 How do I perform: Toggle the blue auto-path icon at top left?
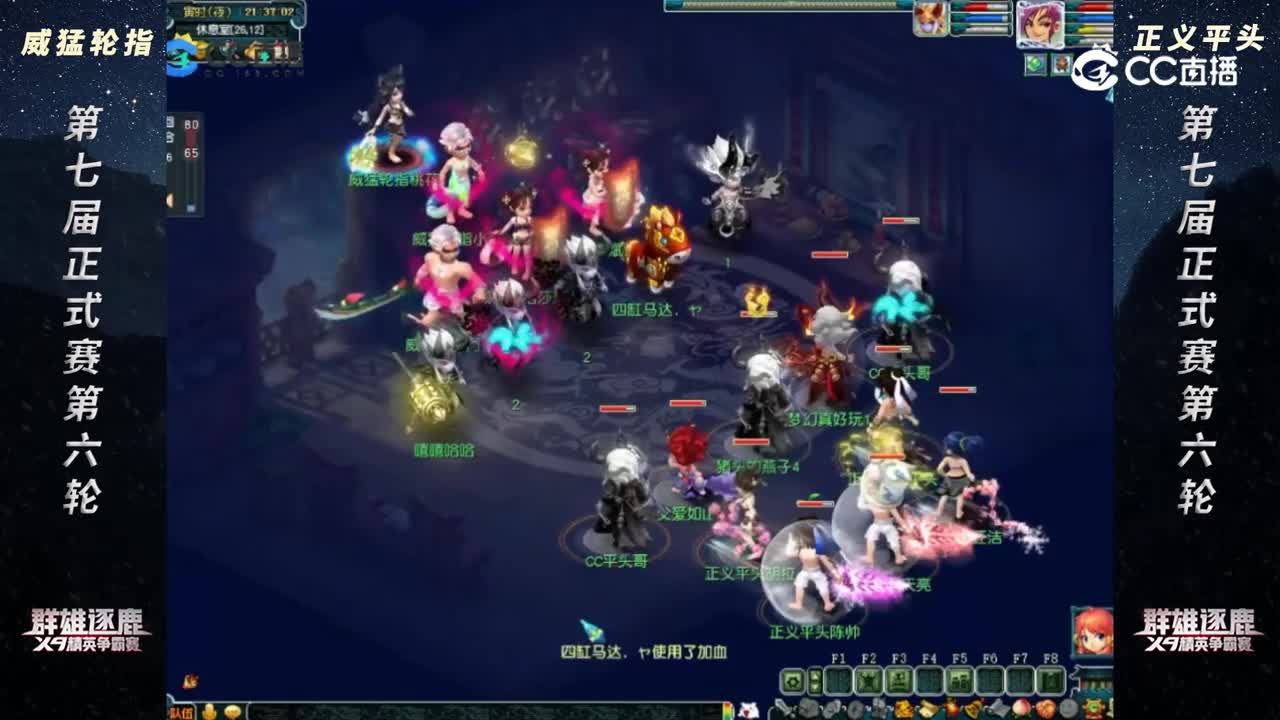(181, 54)
